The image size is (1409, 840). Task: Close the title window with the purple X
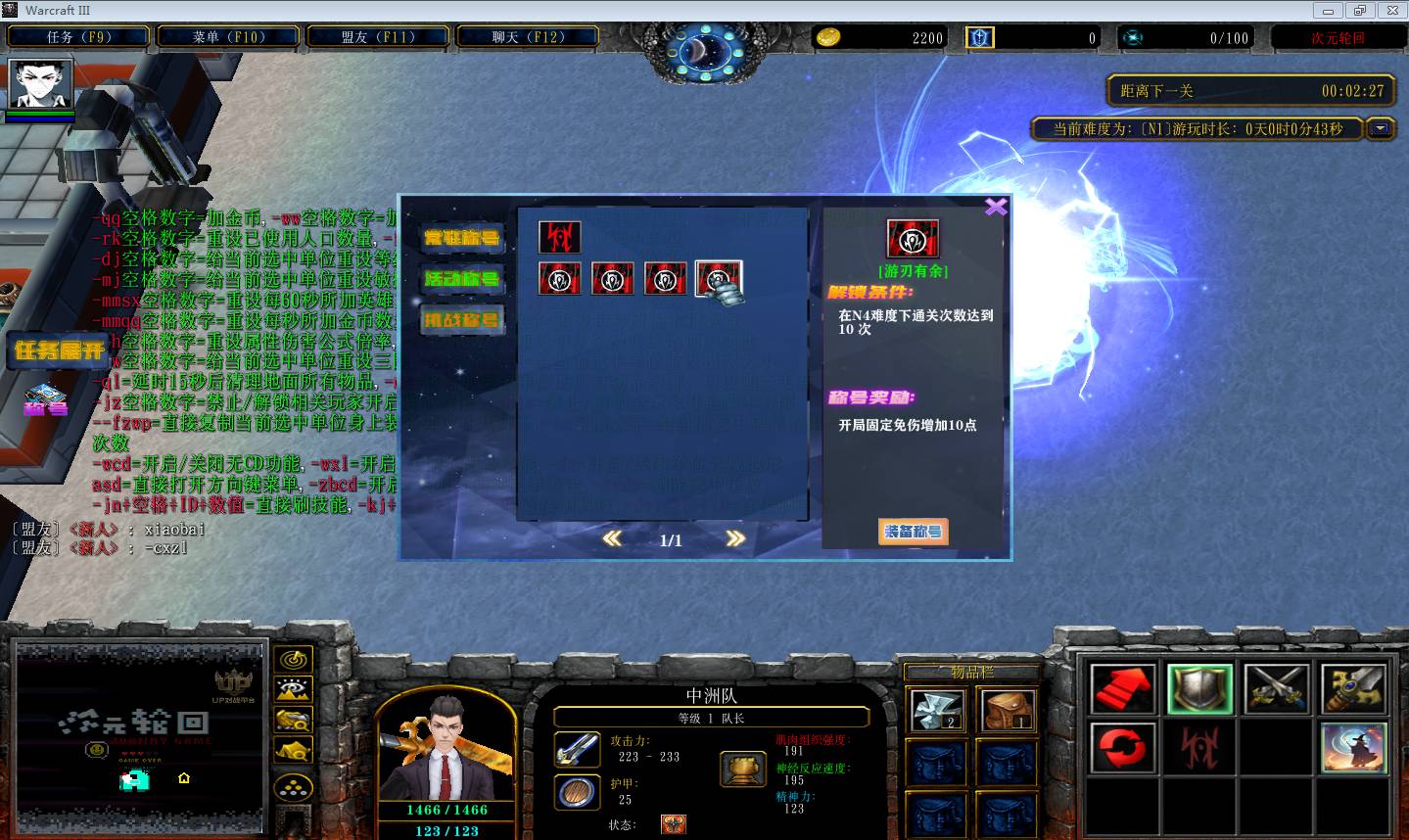coord(995,207)
